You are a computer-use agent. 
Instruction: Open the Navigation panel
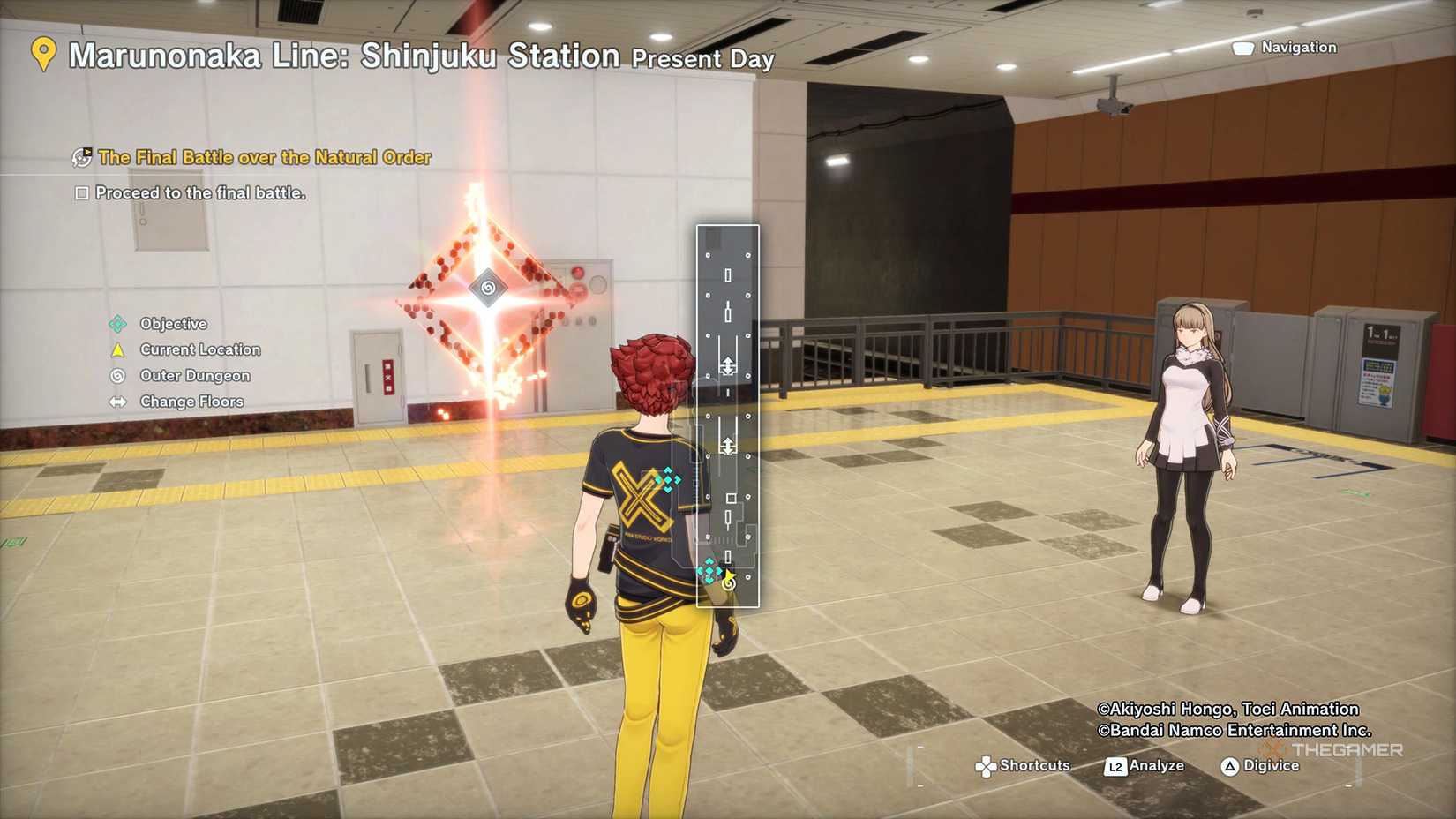coord(1285,48)
